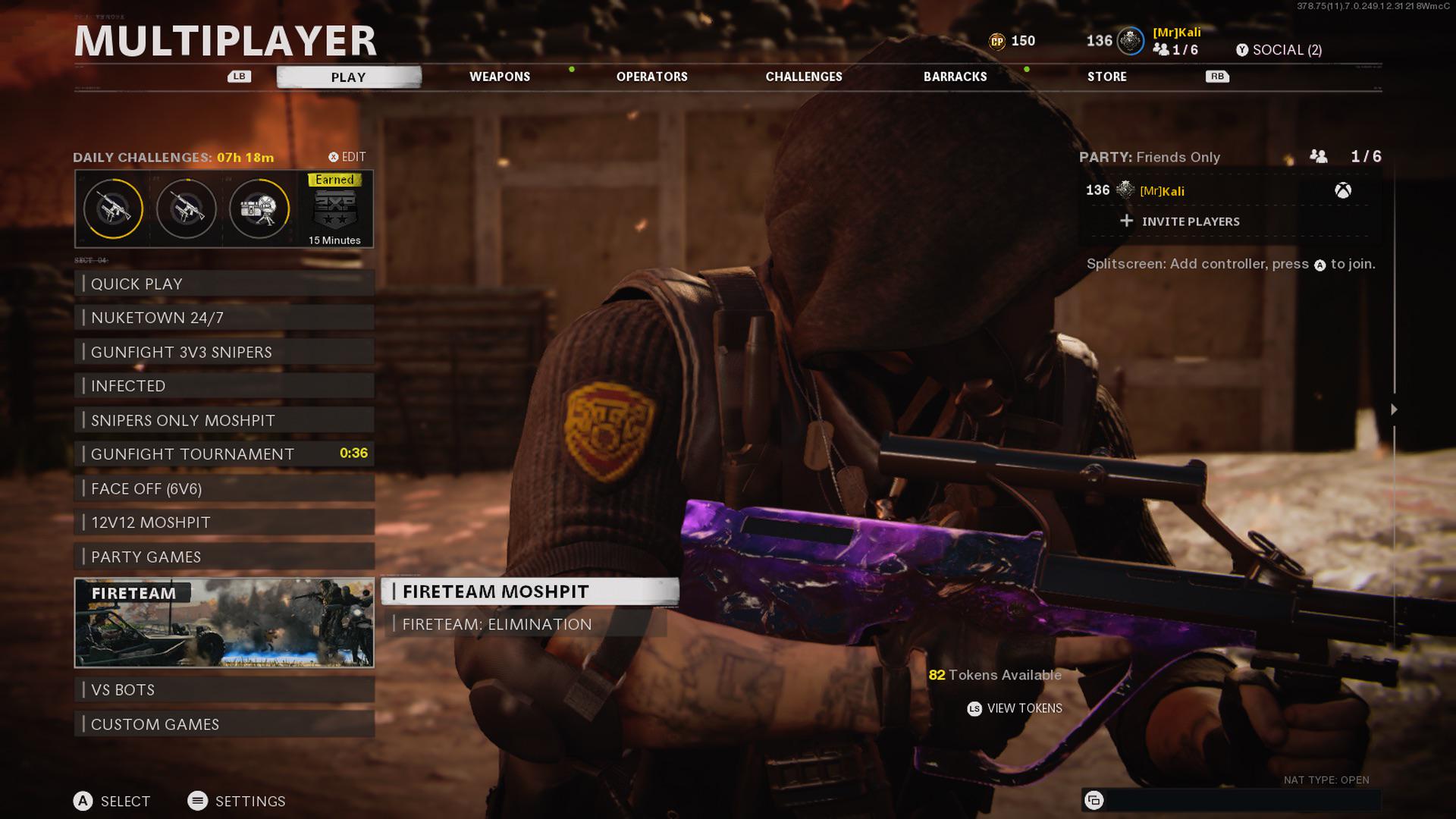Choose Face Off (6v6)

[x=224, y=488]
